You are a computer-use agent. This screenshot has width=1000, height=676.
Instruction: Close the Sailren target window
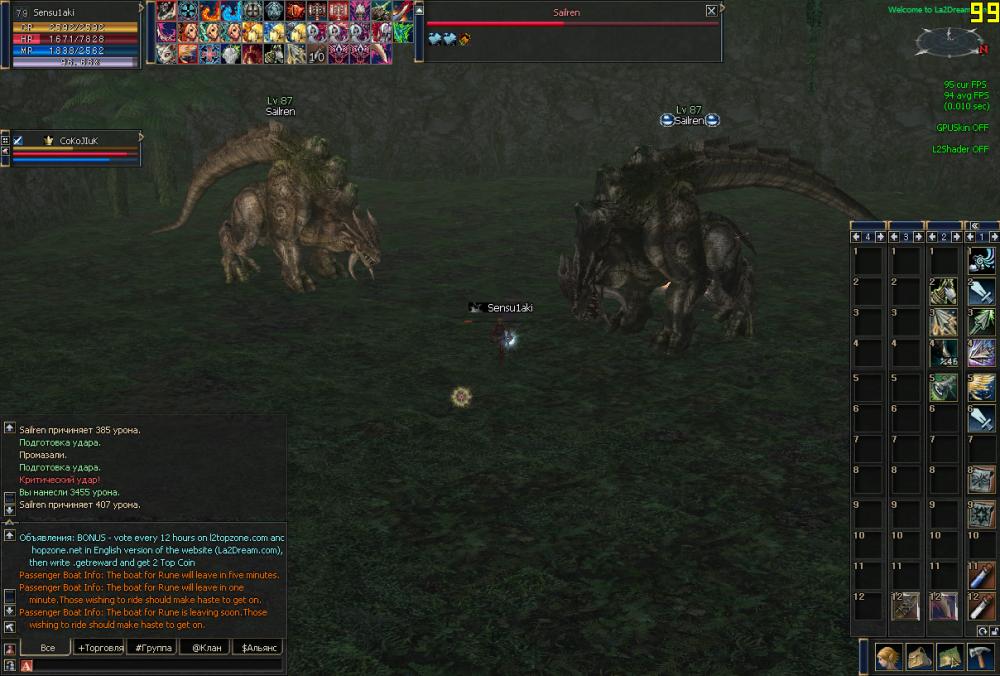tap(711, 11)
